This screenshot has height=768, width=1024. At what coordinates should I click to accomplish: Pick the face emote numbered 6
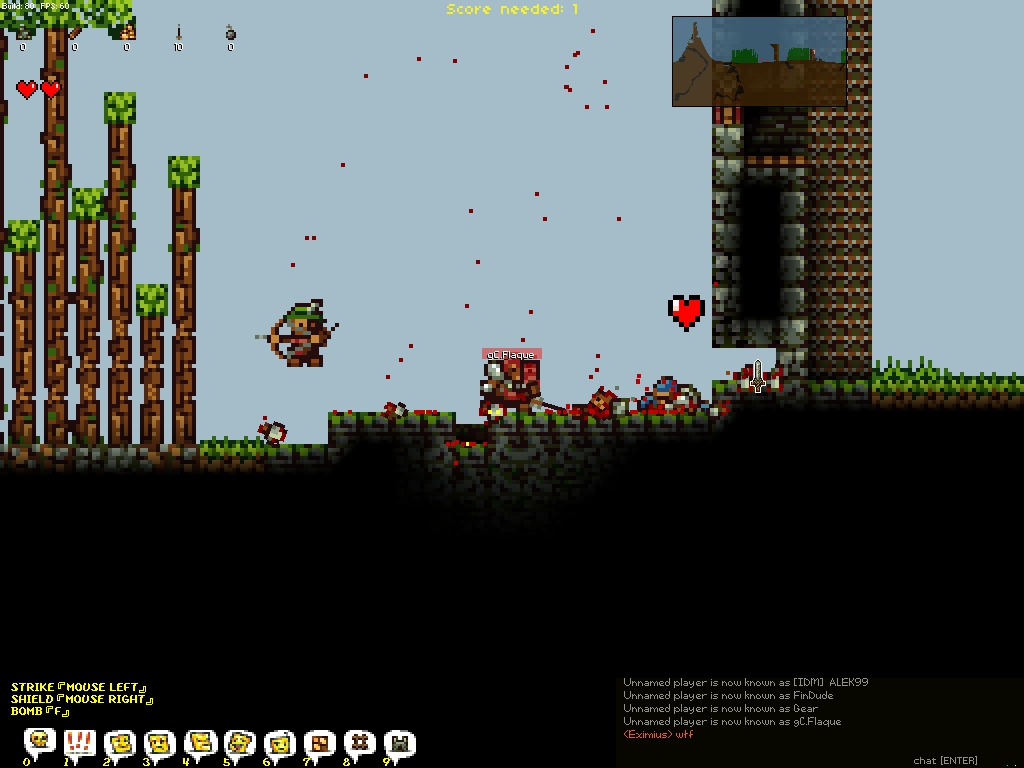[280, 742]
